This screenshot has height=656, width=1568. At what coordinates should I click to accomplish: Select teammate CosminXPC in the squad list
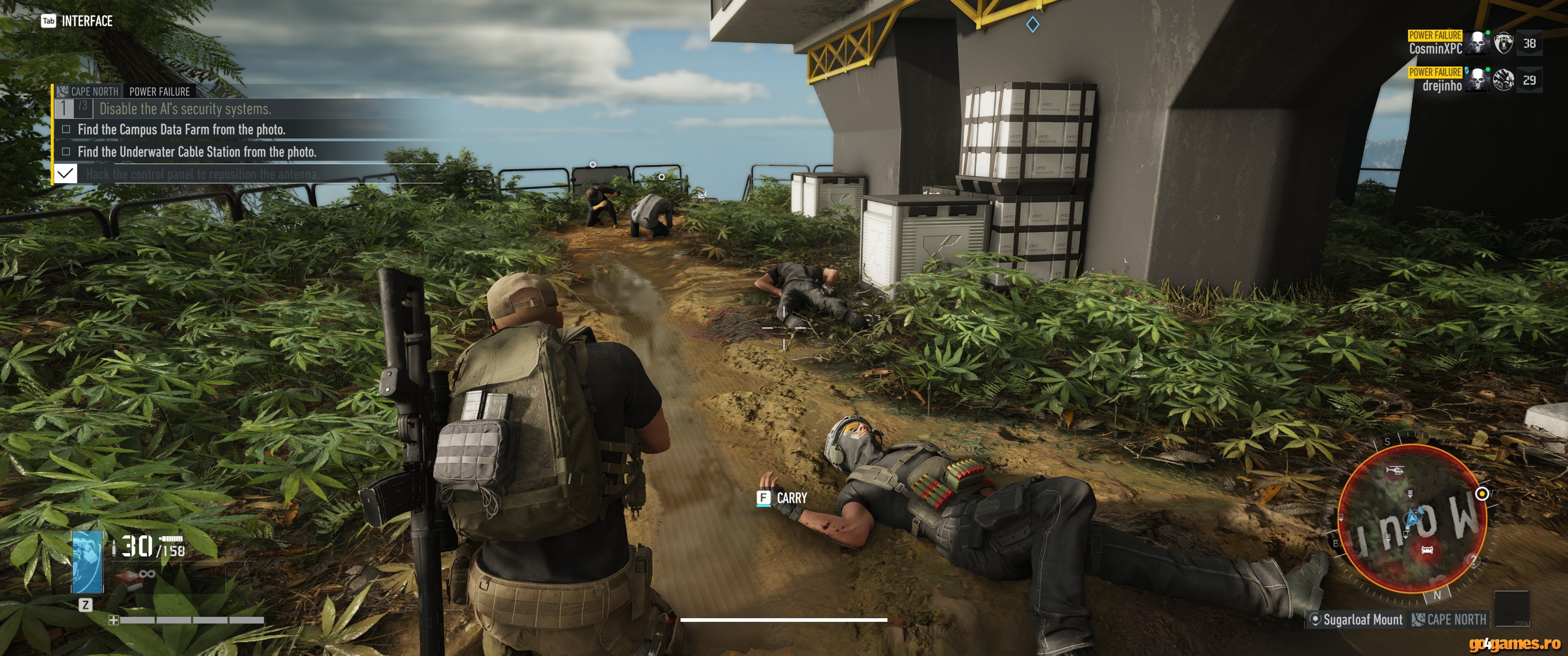[1435, 48]
